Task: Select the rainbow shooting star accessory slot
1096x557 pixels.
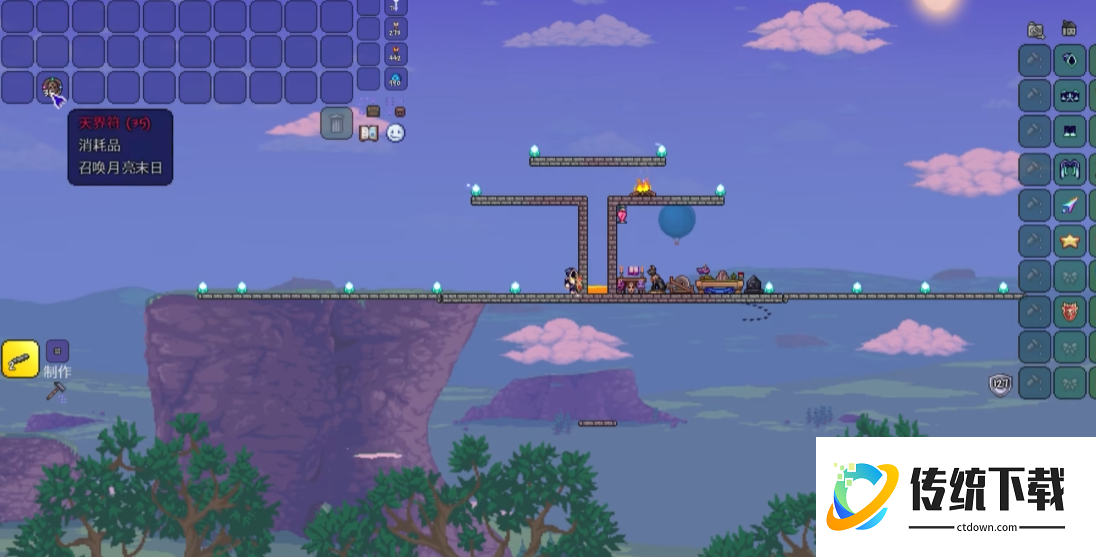Action: pos(1070,205)
